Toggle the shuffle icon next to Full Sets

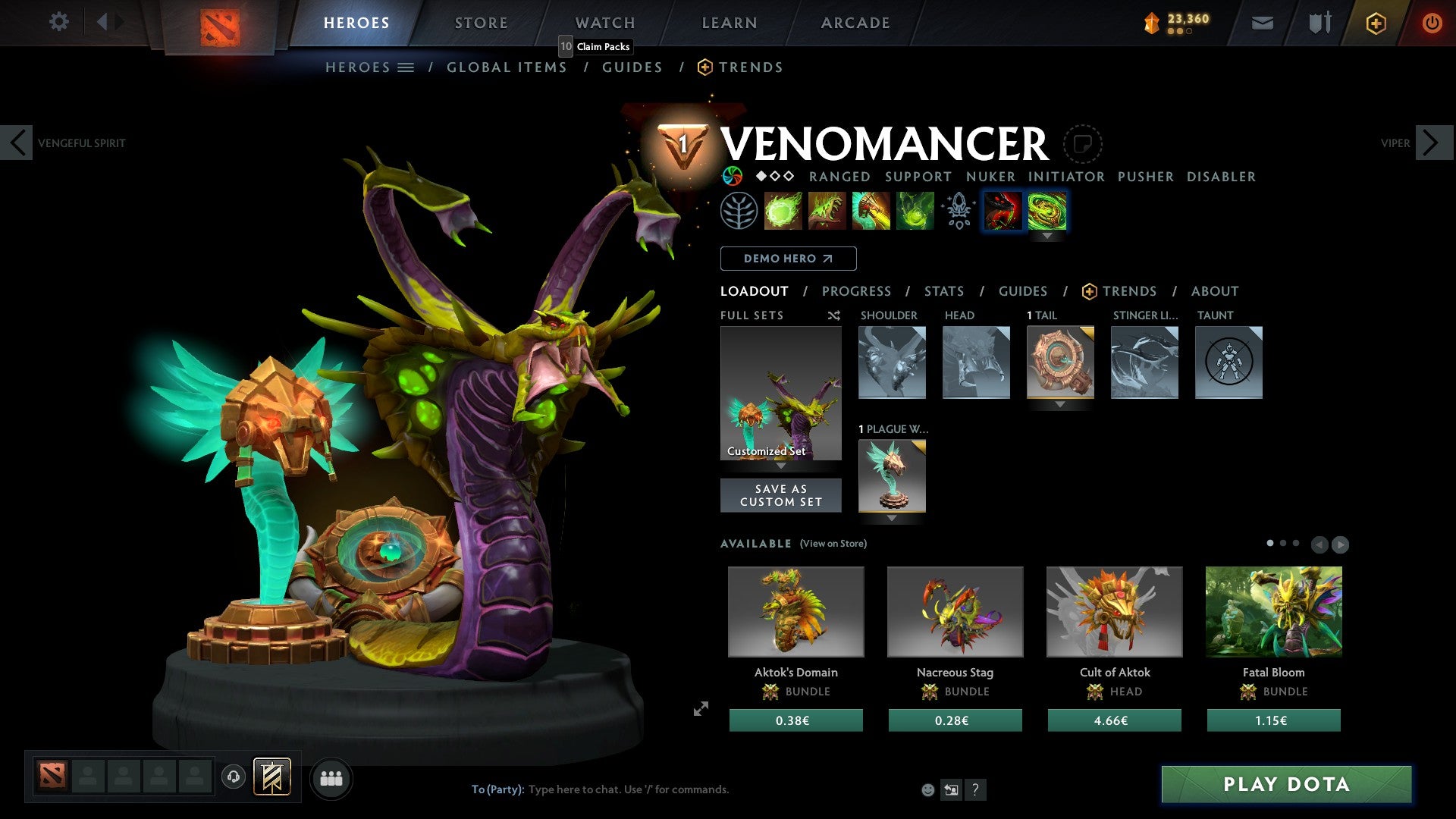point(834,315)
